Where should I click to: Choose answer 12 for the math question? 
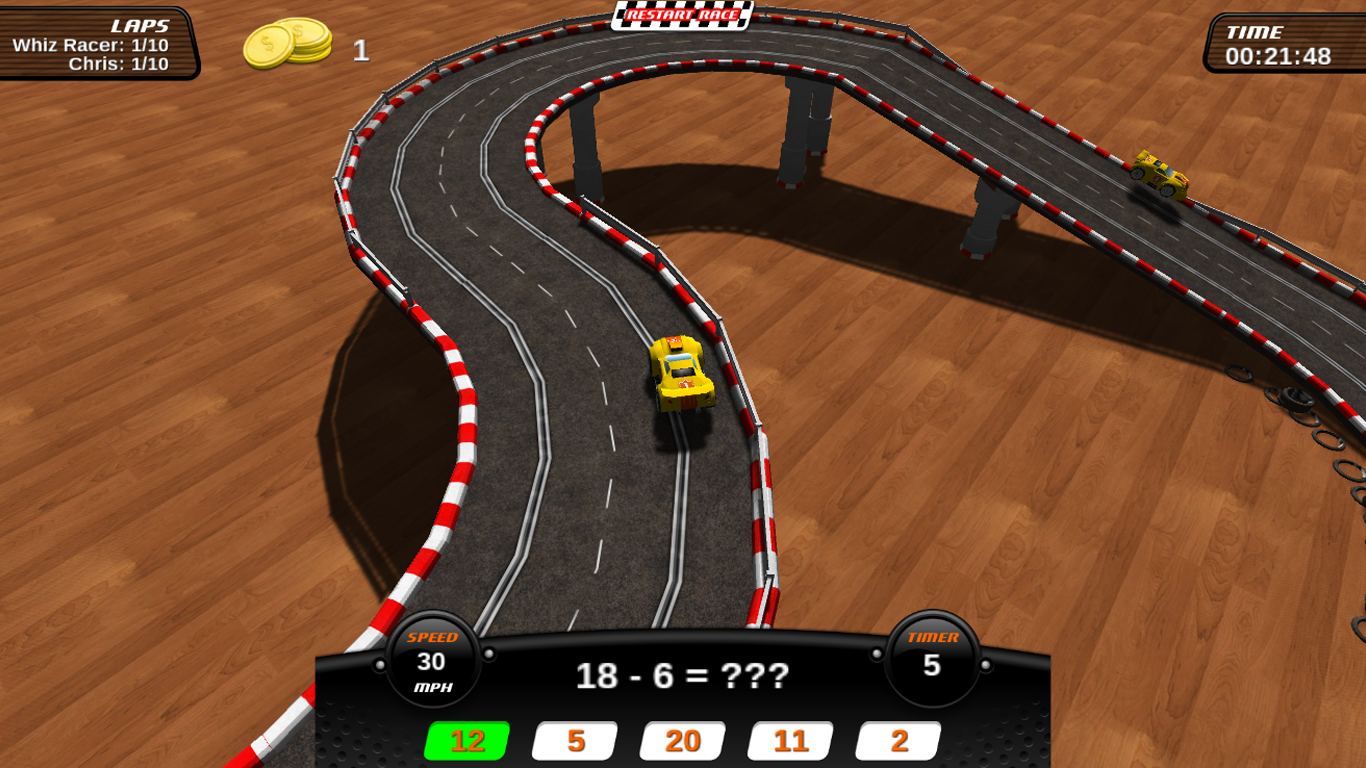point(467,741)
